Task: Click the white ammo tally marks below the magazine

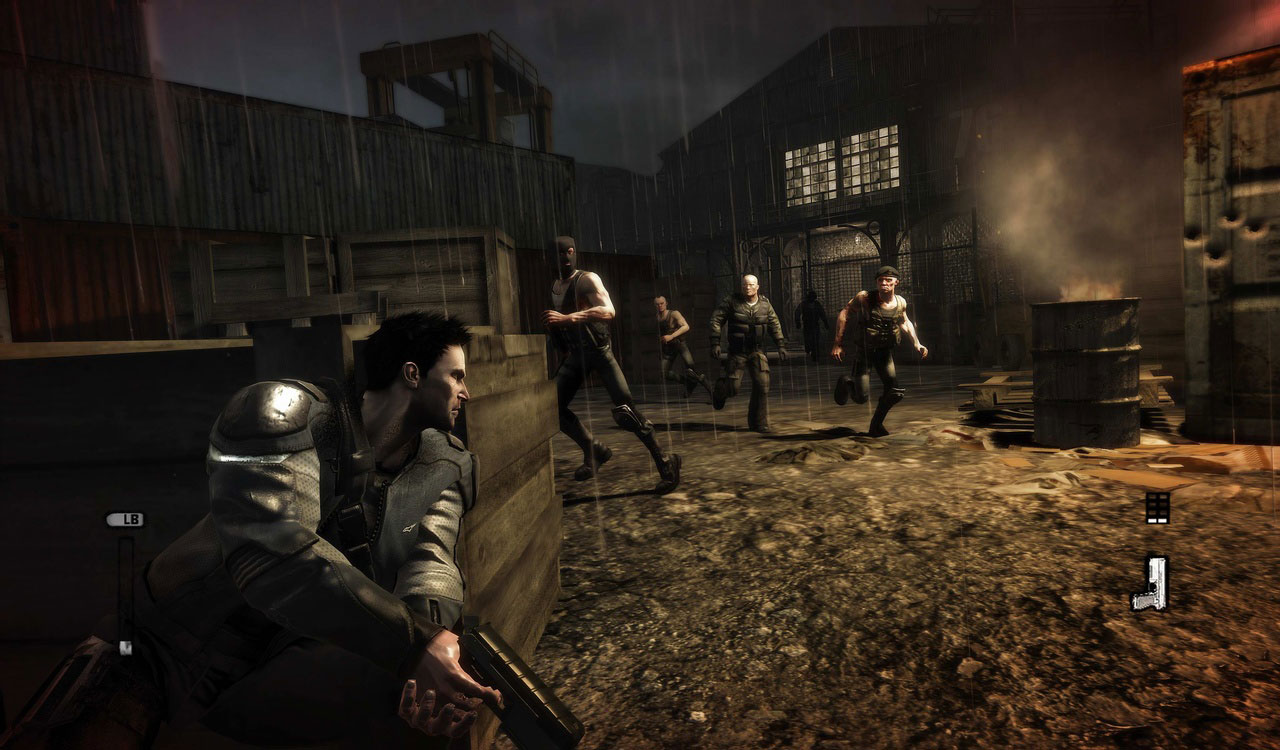Action: (1157, 521)
